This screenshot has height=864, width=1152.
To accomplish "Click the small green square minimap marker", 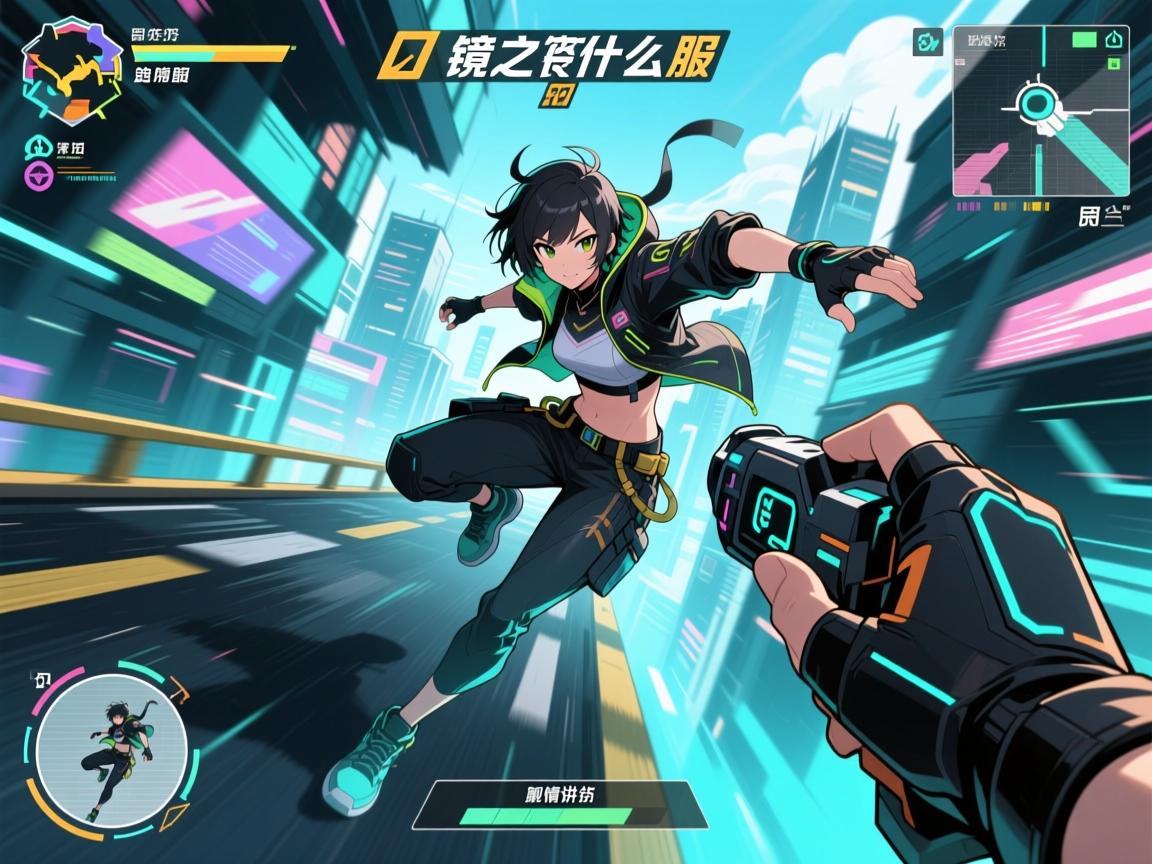I will click(1113, 64).
